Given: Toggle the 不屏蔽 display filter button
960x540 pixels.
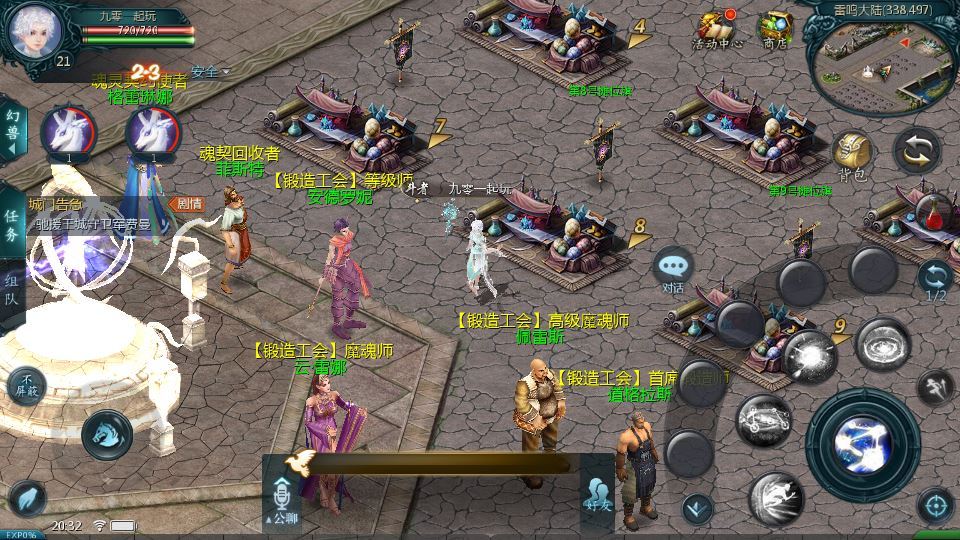Looking at the screenshot, I should 26,383.
